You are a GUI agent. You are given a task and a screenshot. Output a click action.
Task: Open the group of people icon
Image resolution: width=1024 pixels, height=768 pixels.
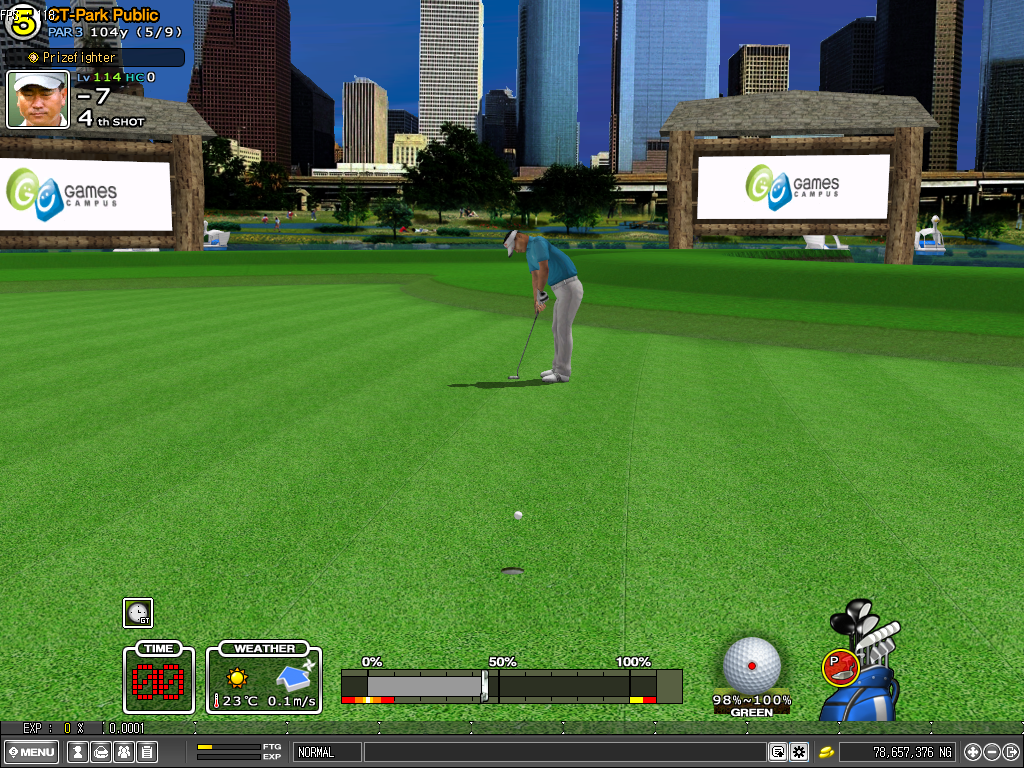tap(124, 752)
